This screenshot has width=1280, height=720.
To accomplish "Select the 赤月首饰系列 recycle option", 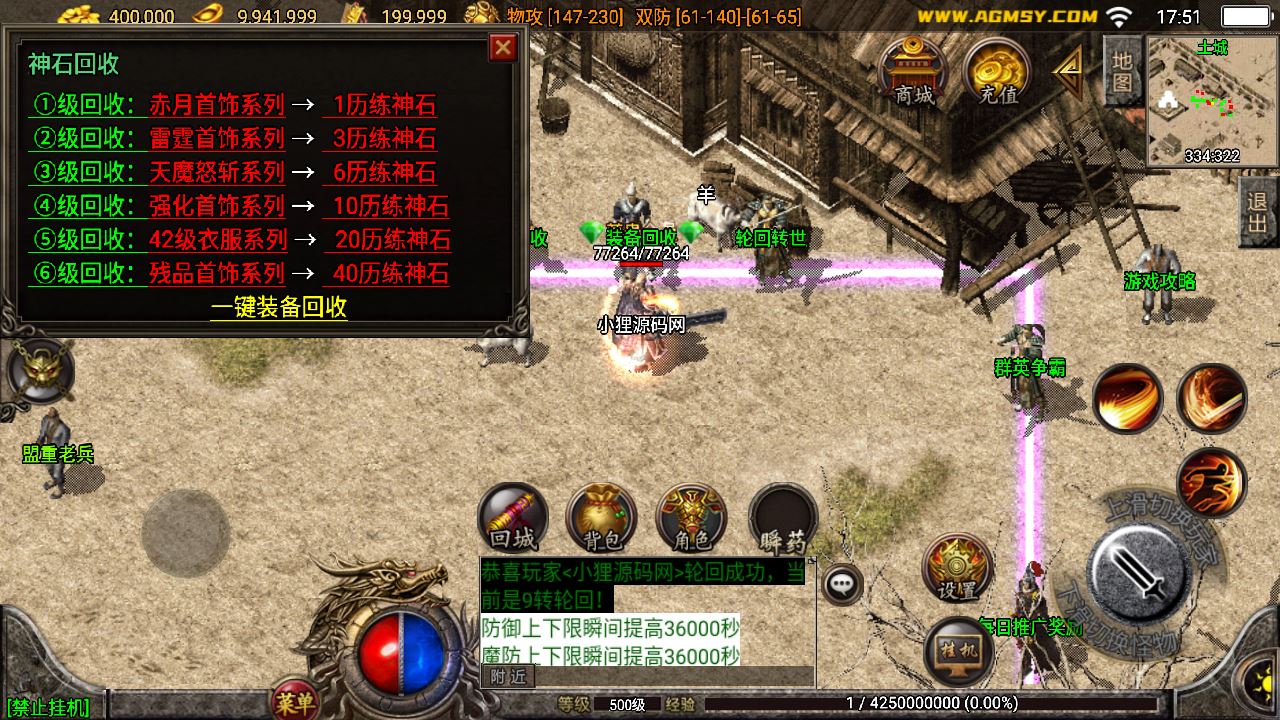I will [217, 105].
